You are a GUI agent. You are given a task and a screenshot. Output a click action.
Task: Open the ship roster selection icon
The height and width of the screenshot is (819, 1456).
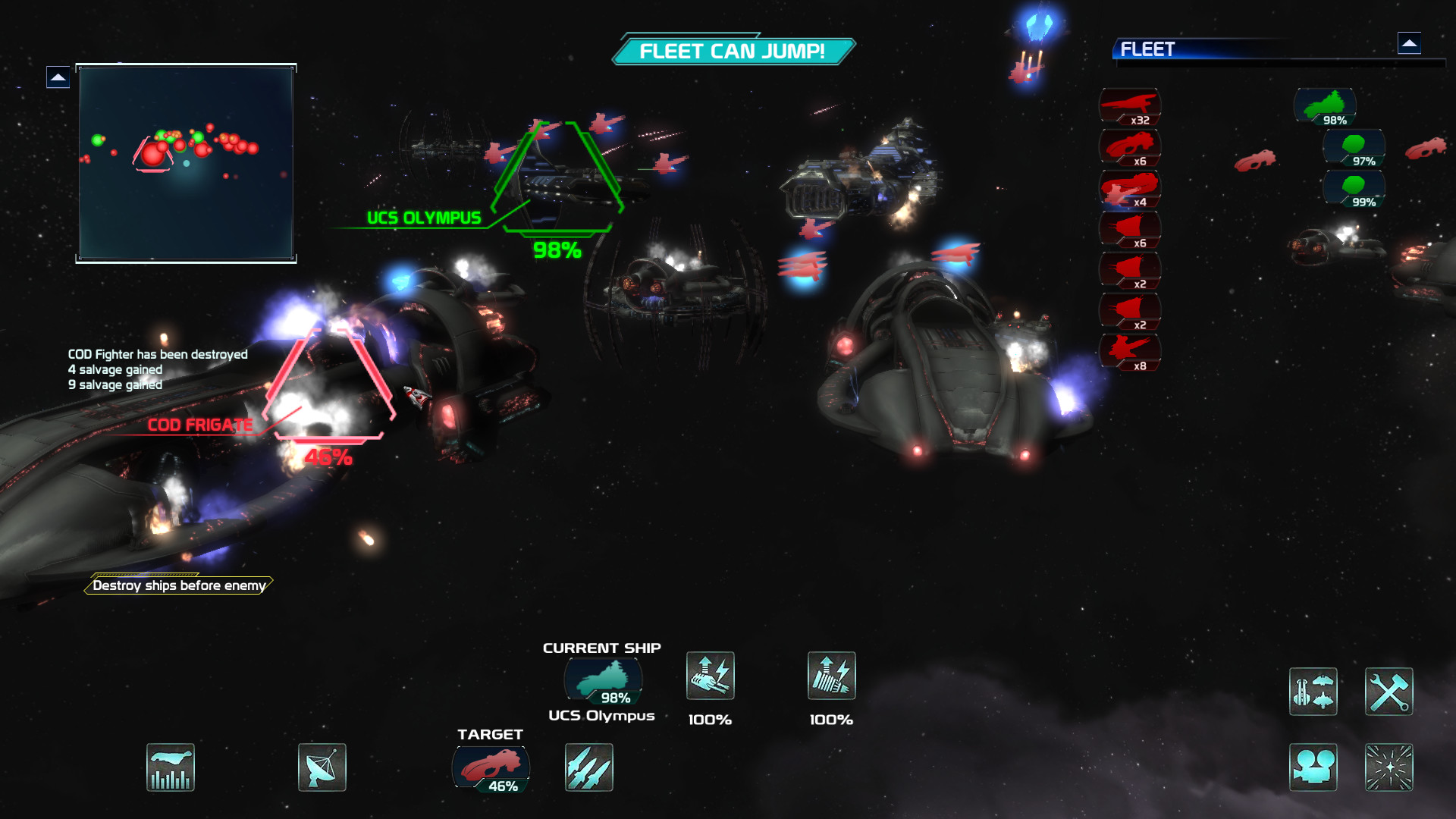click(1313, 691)
